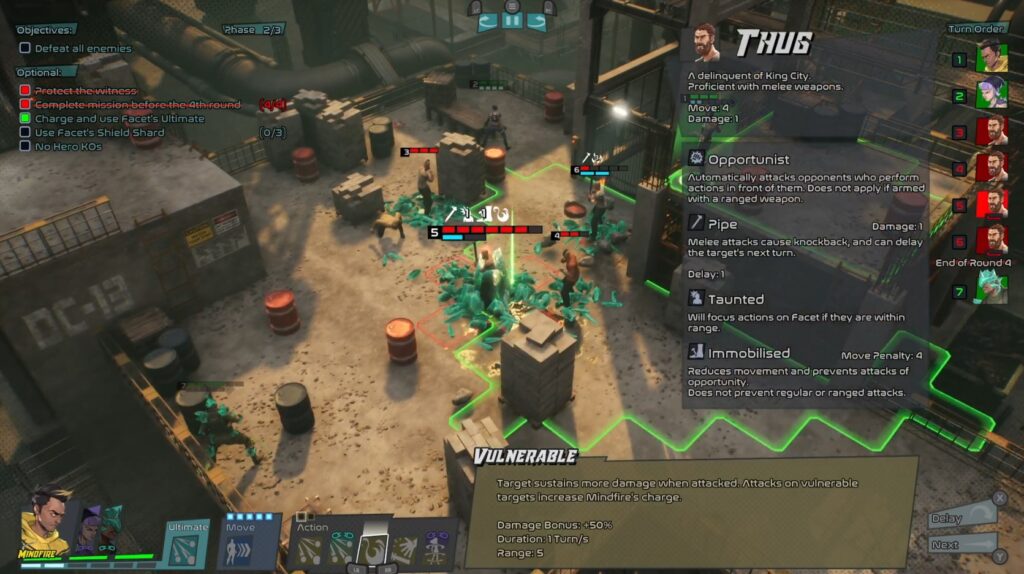Switch to Facet's crystal portrait at bottom left
The height and width of the screenshot is (574, 1024).
pyautogui.click(x=108, y=526)
